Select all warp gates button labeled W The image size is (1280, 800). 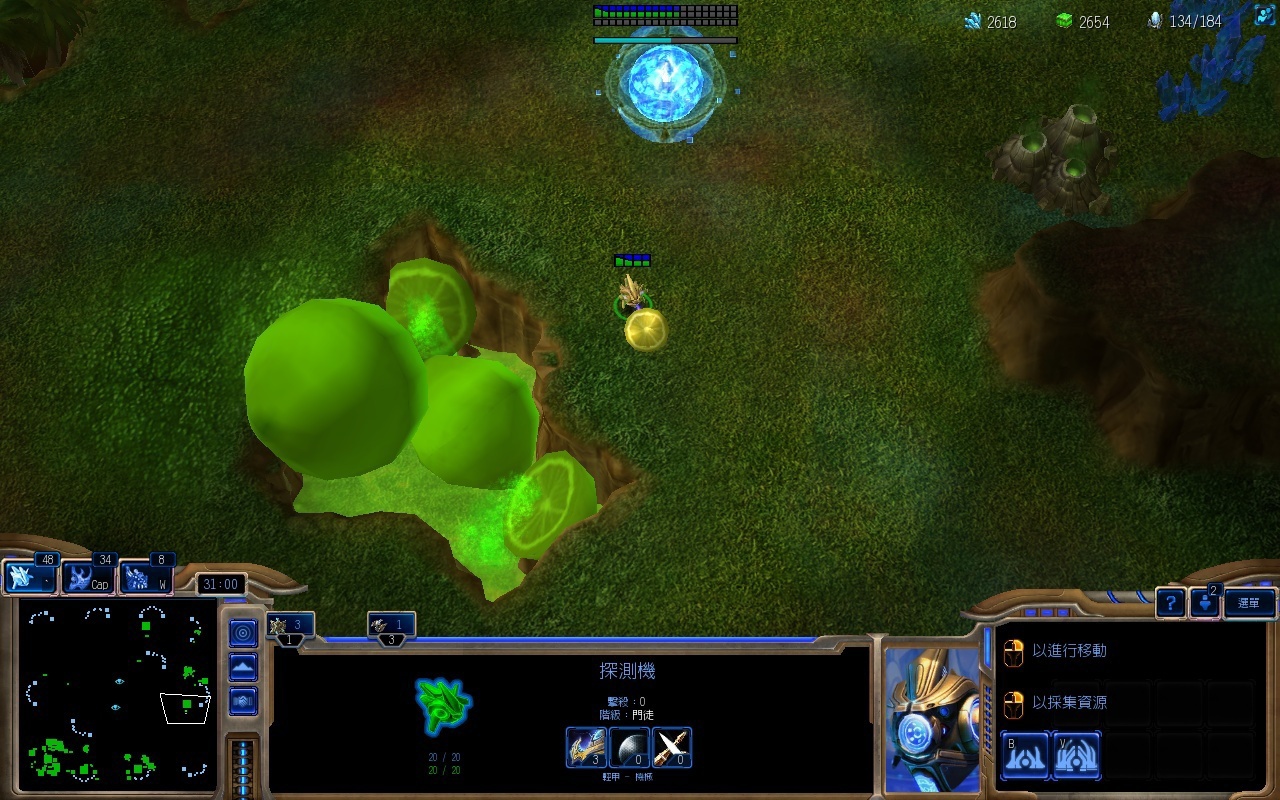pyautogui.click(x=146, y=577)
